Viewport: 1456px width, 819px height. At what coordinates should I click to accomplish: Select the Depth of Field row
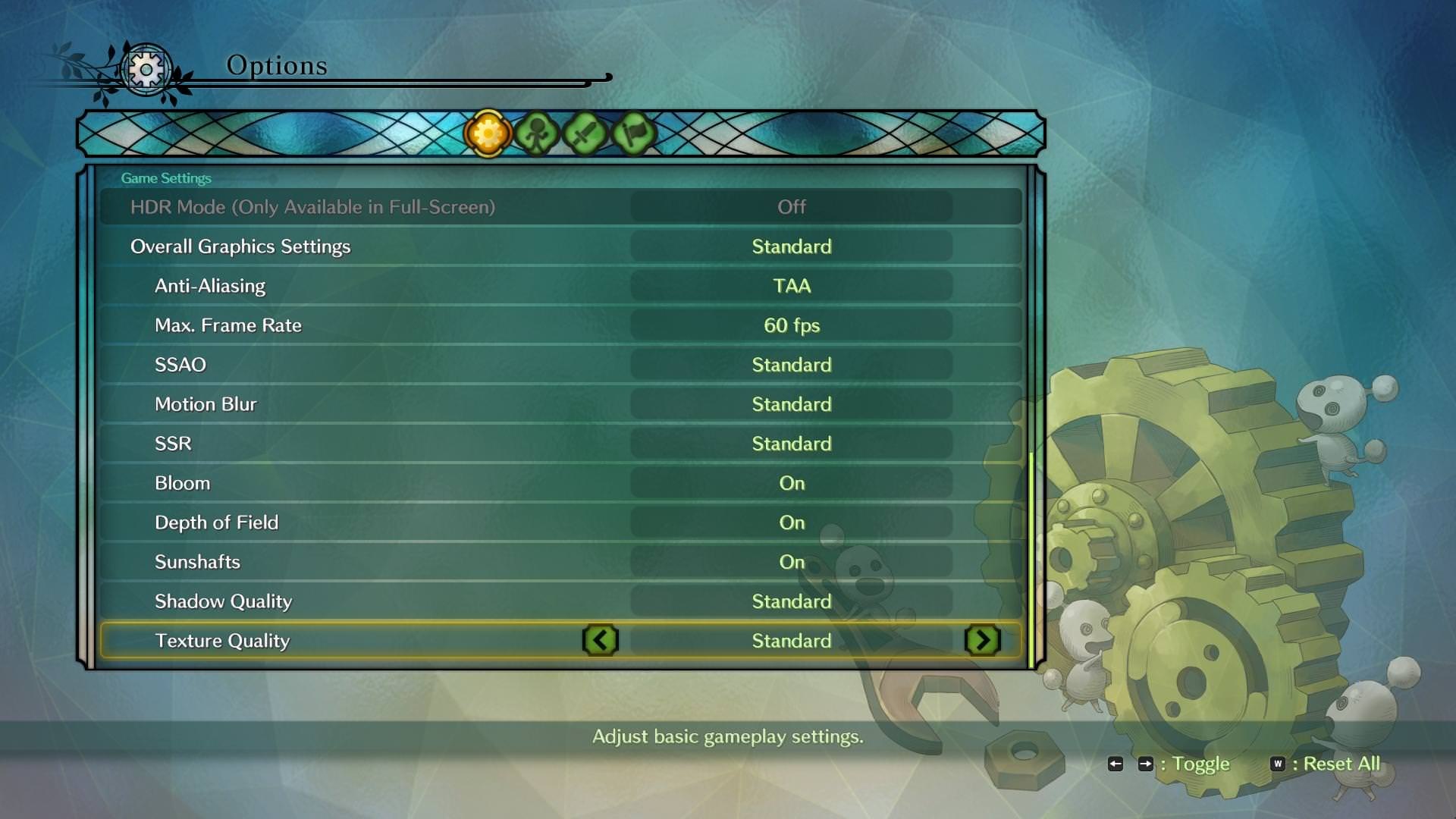pyautogui.click(x=561, y=522)
